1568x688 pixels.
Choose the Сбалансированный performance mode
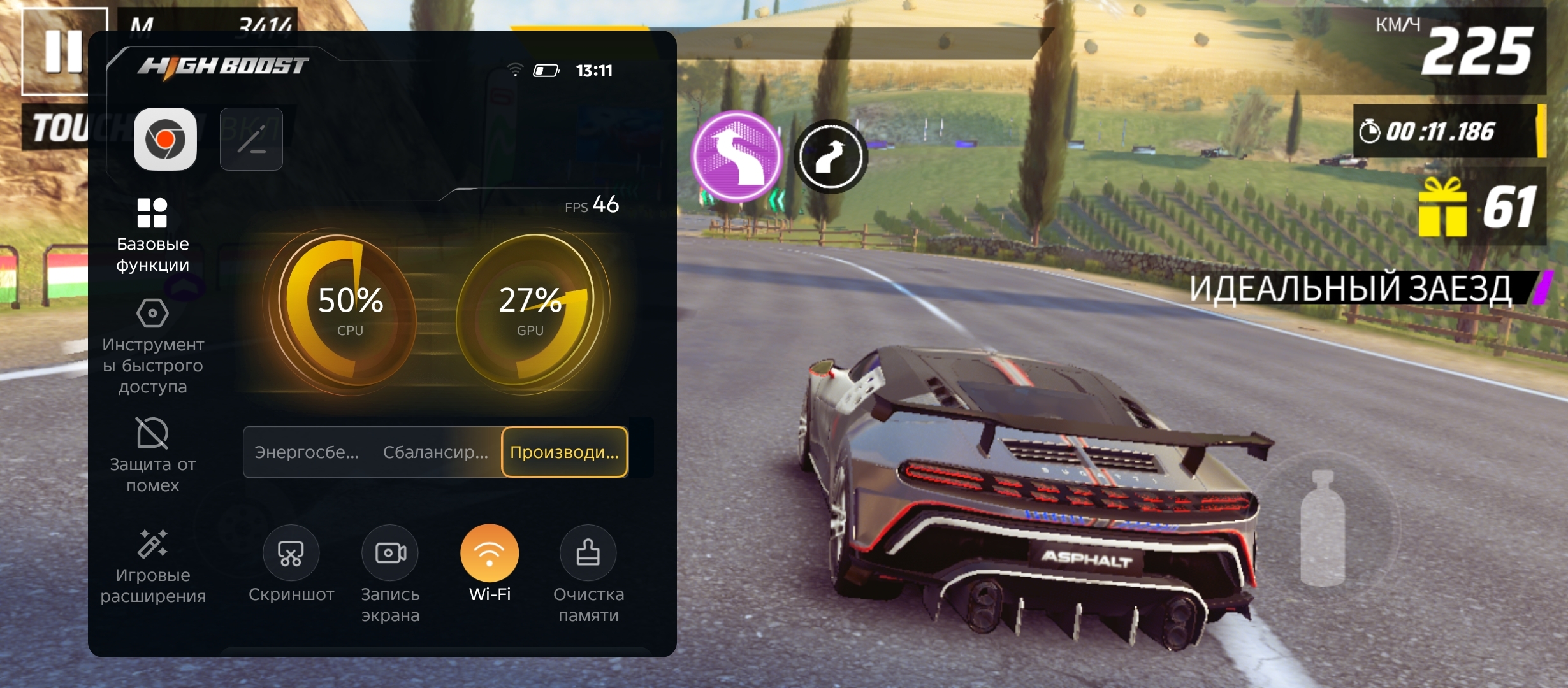(435, 452)
